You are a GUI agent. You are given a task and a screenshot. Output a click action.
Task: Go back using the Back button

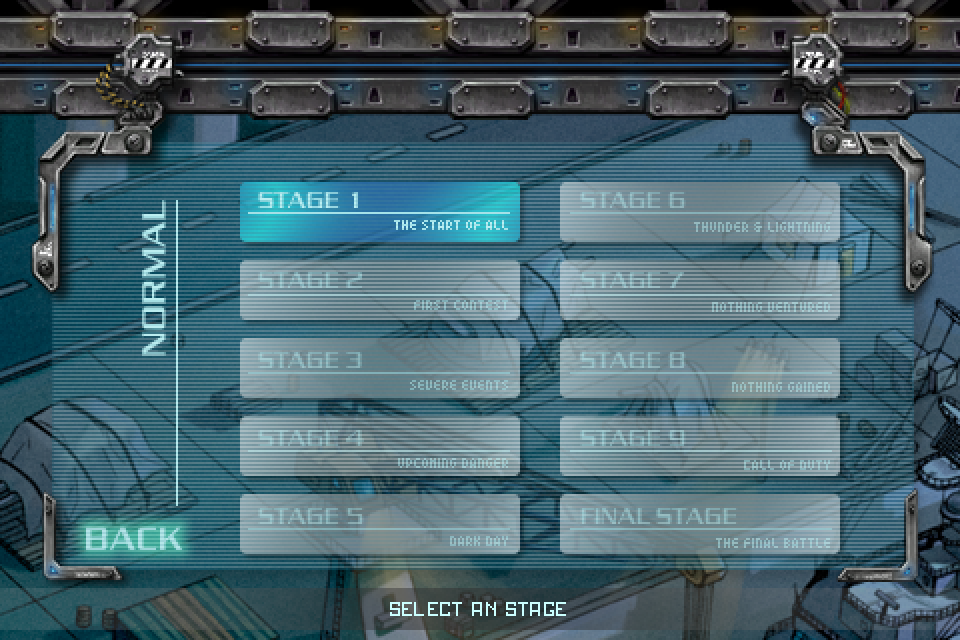pos(133,538)
